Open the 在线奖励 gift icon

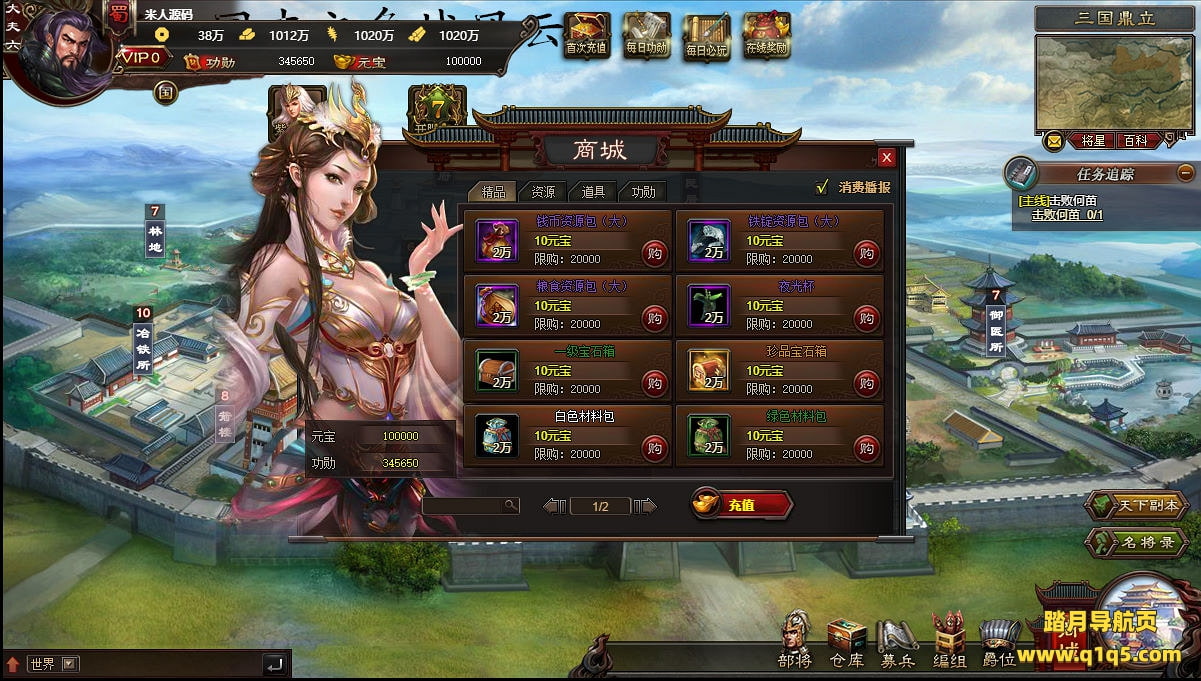pos(767,35)
